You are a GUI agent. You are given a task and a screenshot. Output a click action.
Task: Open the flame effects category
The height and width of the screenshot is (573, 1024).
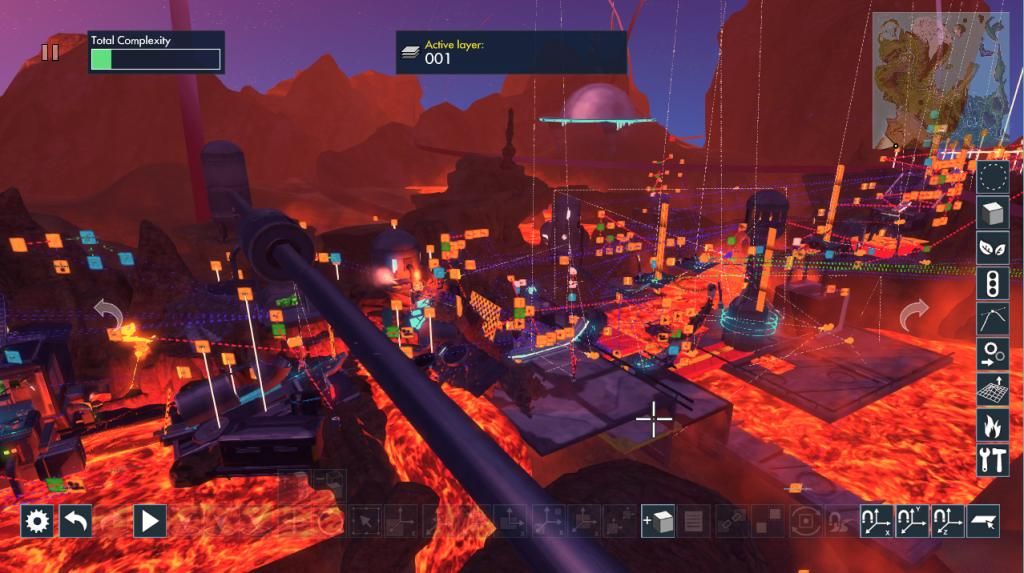coord(992,424)
